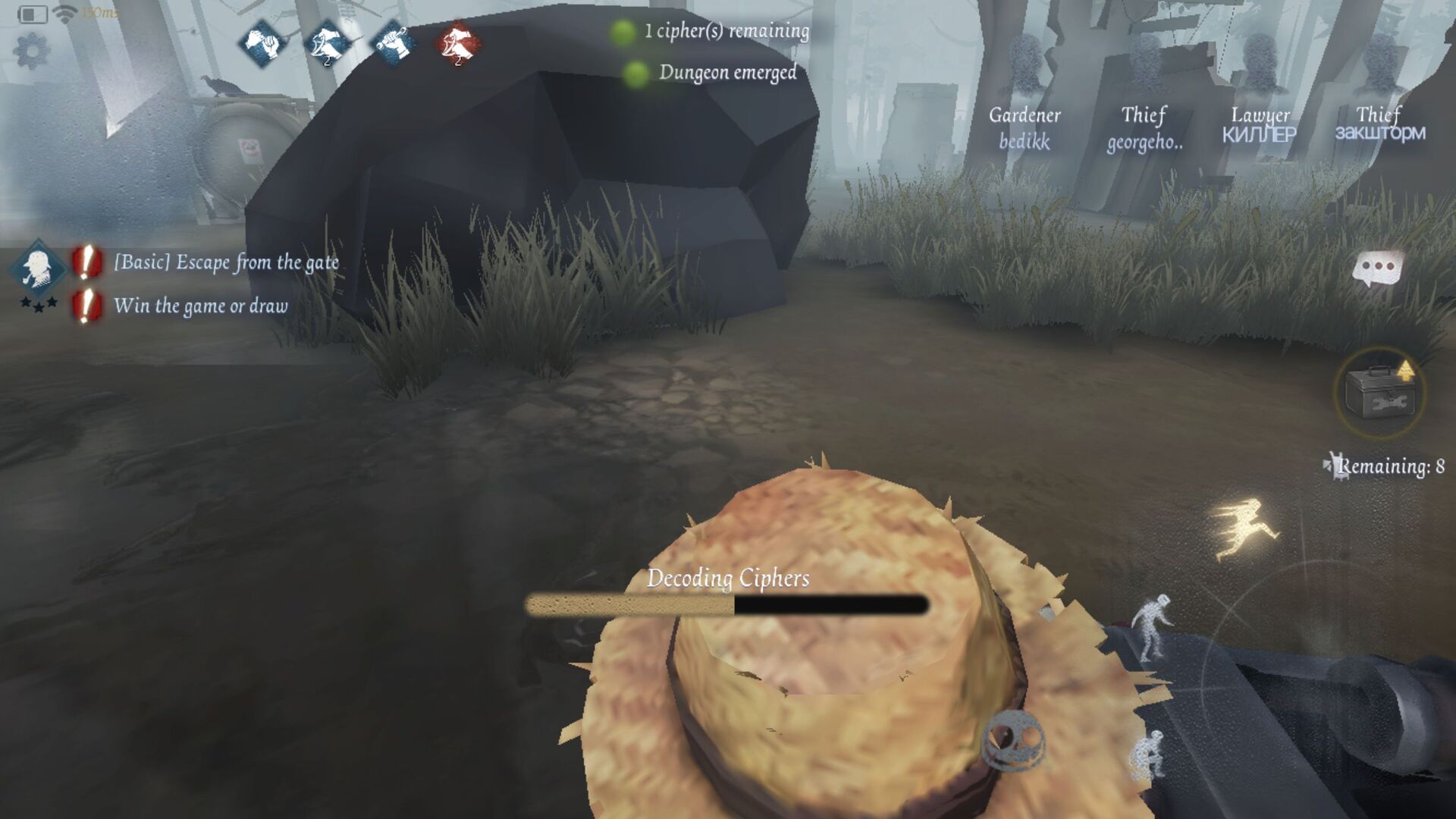The image size is (1456, 819).
Task: Click the [Basic] Escape from the gate objective
Action: coord(226,263)
